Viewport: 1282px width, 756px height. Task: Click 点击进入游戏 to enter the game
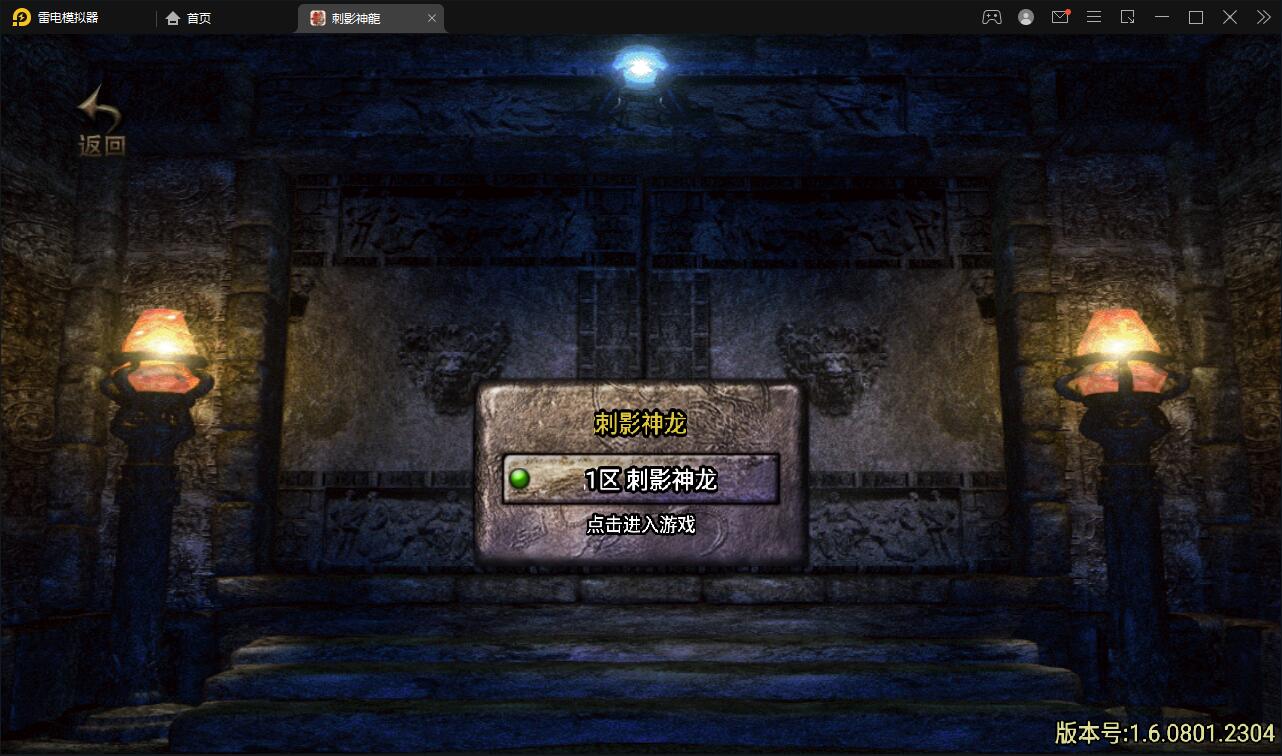[640, 524]
